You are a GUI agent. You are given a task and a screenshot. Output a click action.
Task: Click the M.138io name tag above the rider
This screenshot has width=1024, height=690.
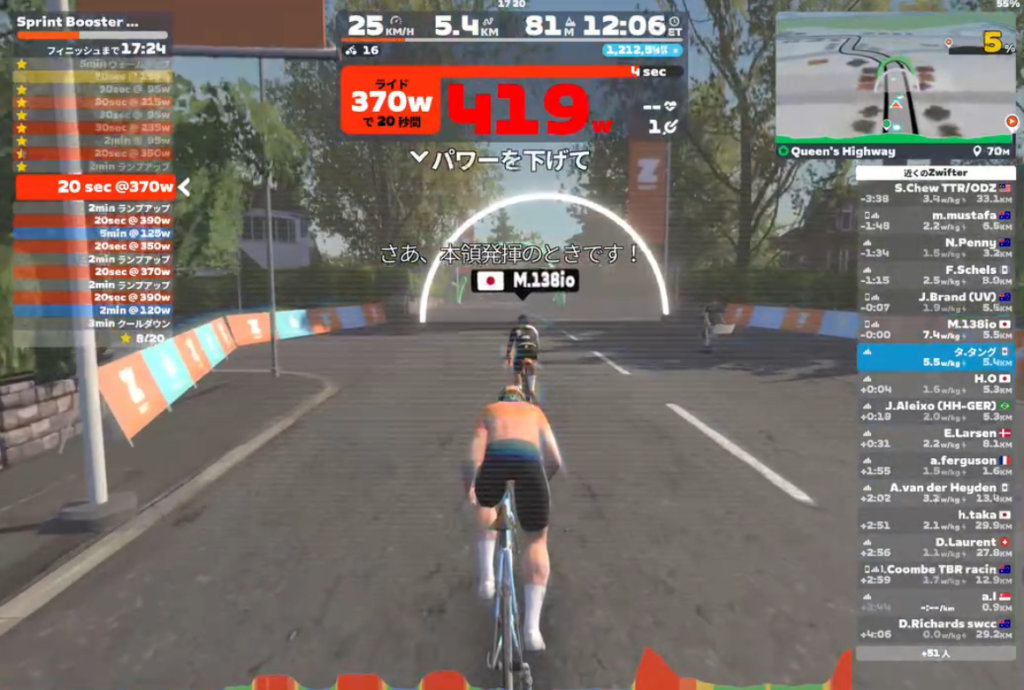[x=519, y=282]
